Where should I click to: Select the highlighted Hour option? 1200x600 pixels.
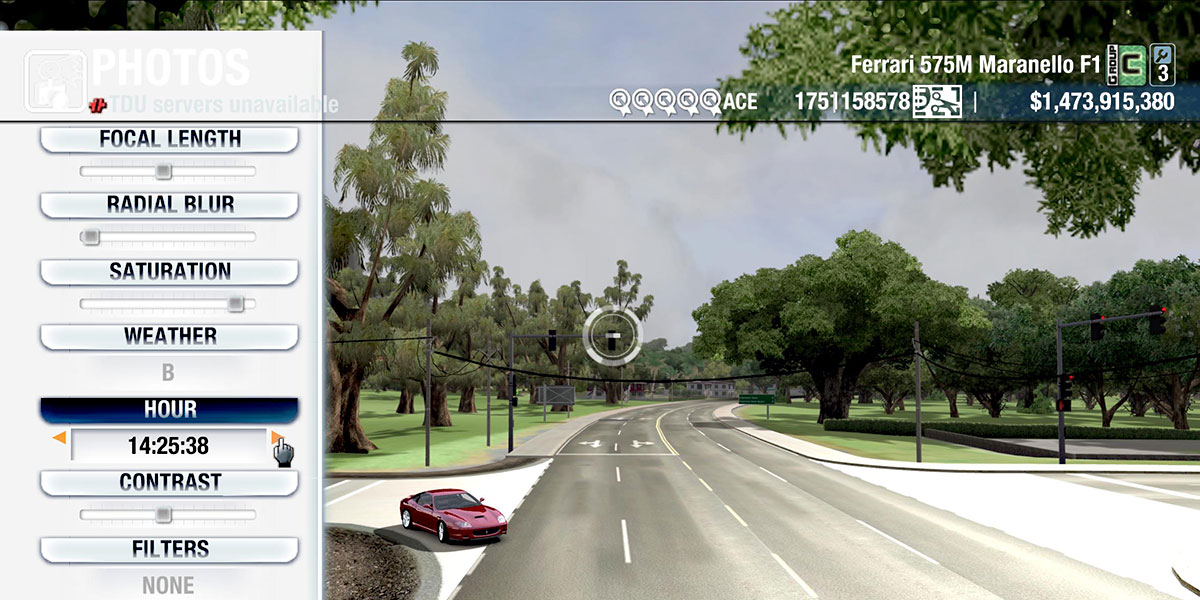click(x=169, y=409)
